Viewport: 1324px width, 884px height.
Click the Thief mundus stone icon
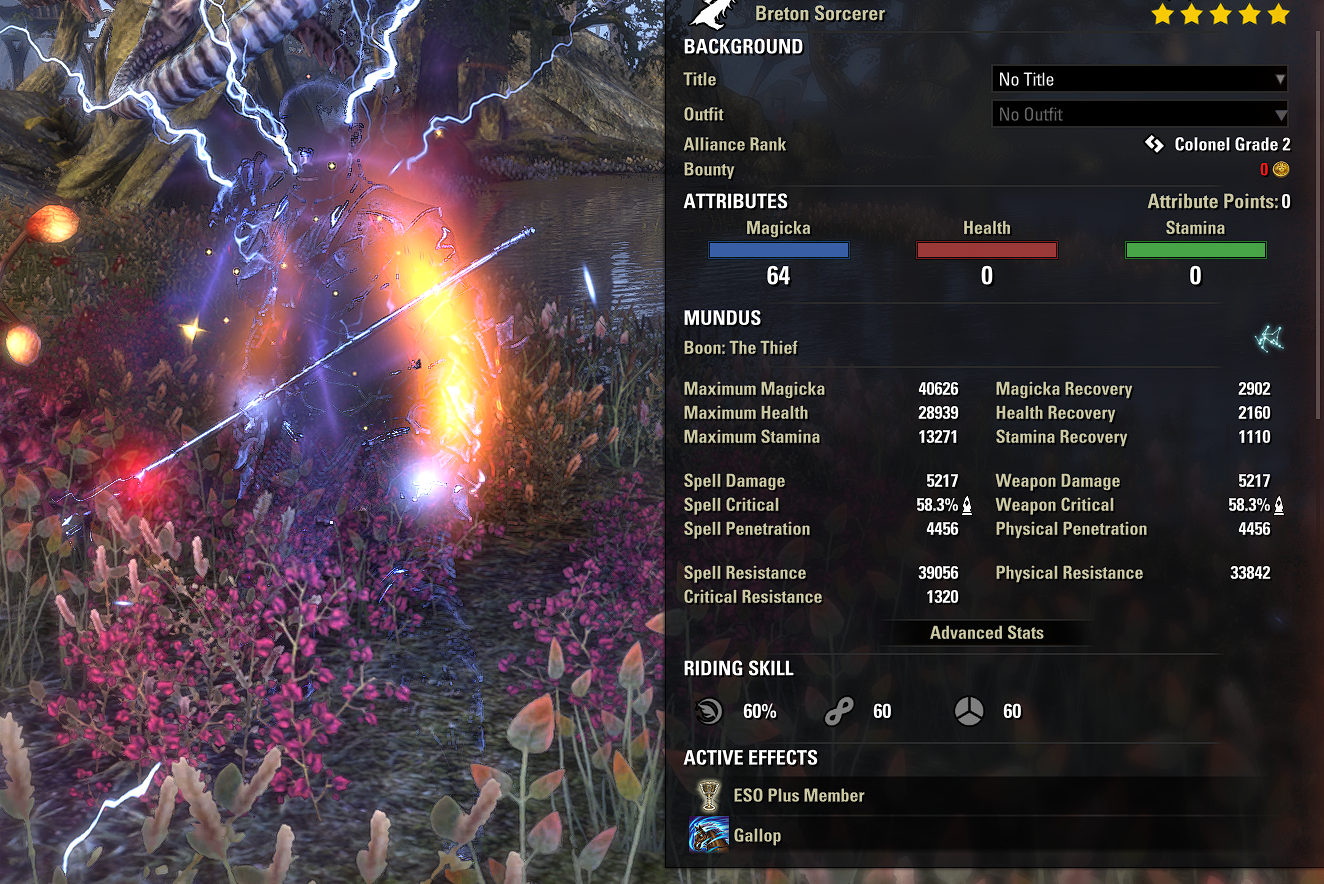tap(1269, 339)
